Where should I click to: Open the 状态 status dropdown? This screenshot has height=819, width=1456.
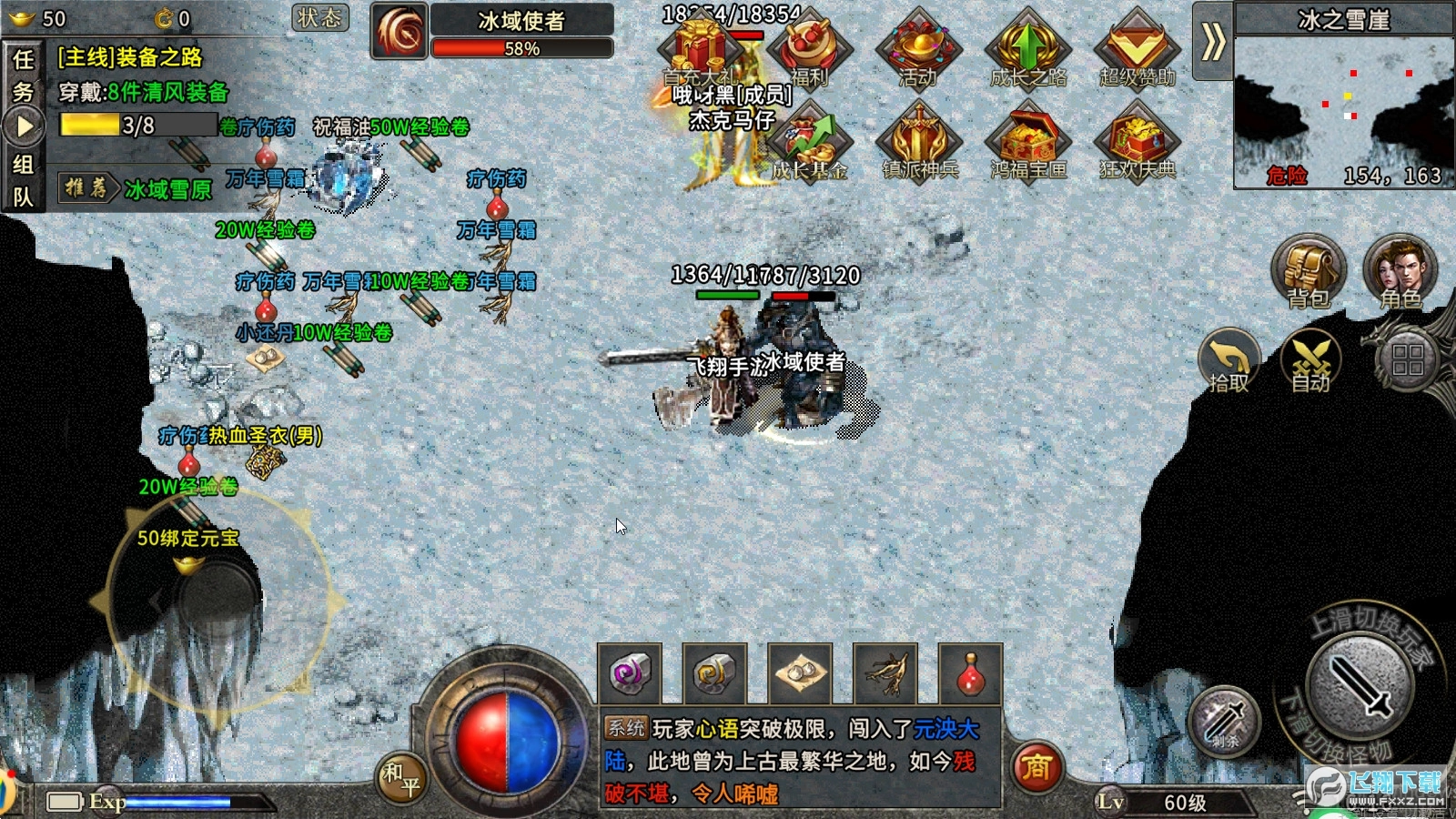tap(319, 18)
